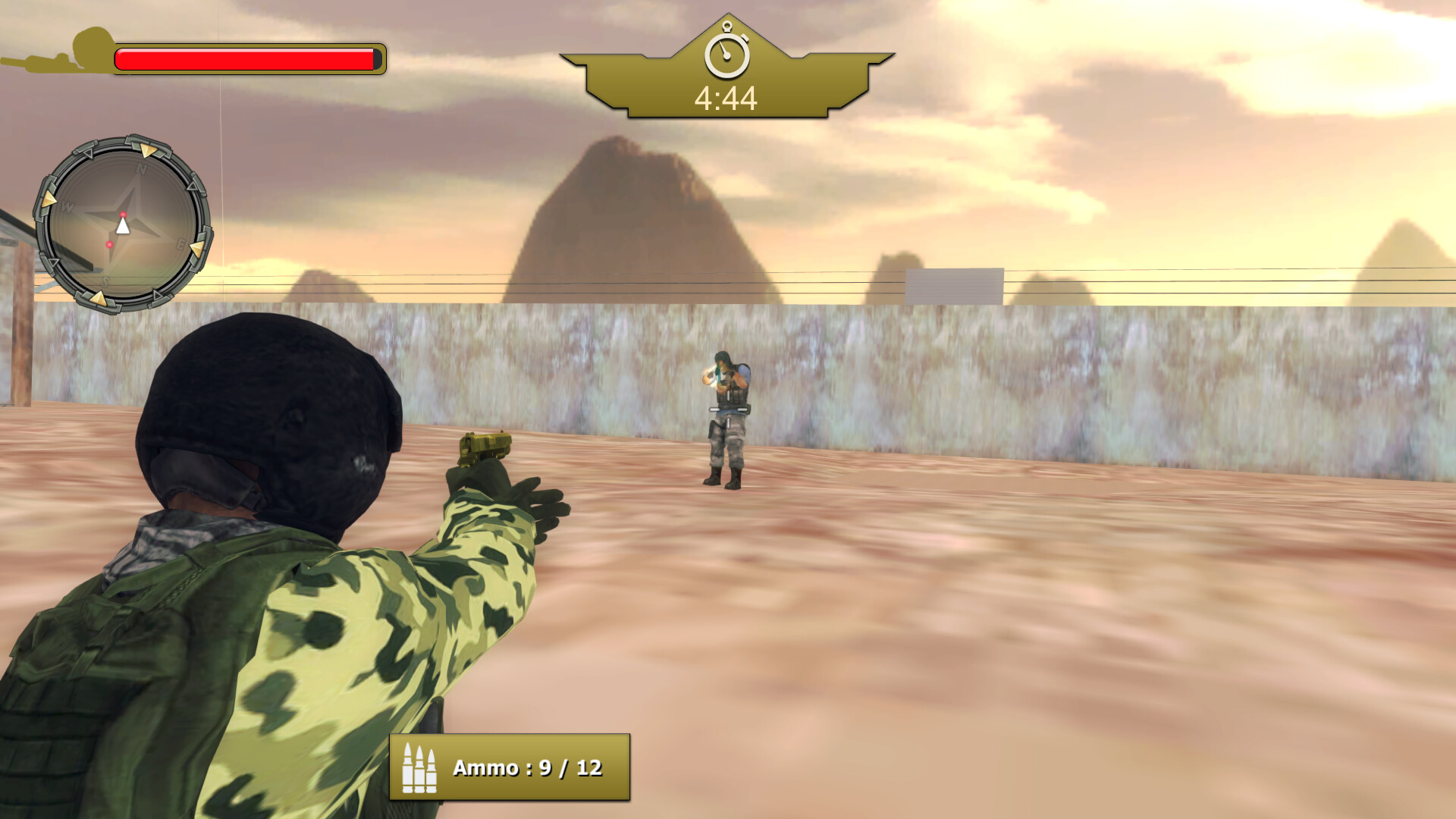Toggle the yellow arrow at the compass bottom
1456x819 pixels.
99,298
